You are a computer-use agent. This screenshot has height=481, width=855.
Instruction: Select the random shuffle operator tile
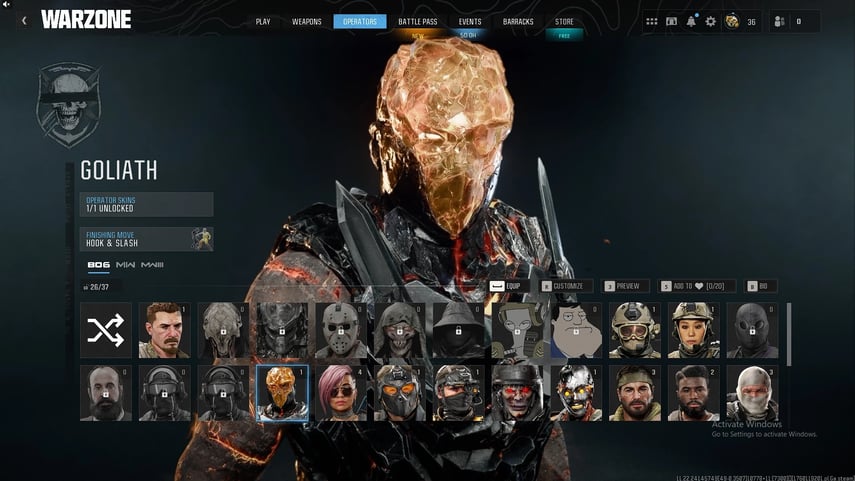point(105,330)
